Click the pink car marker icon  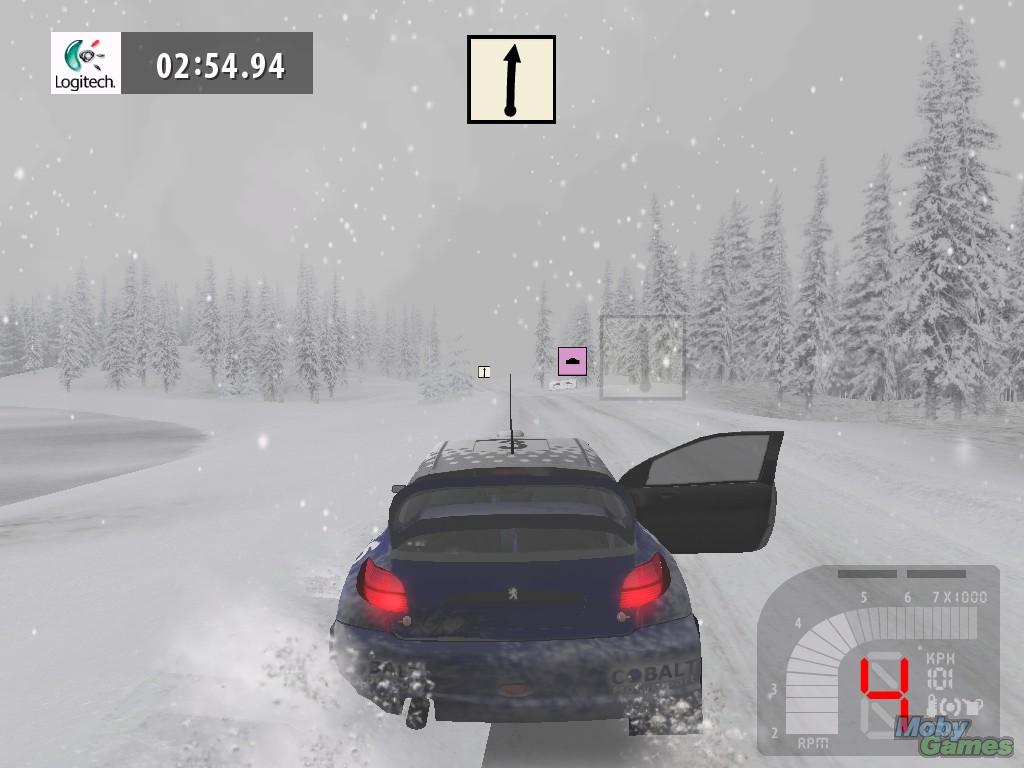pos(572,361)
